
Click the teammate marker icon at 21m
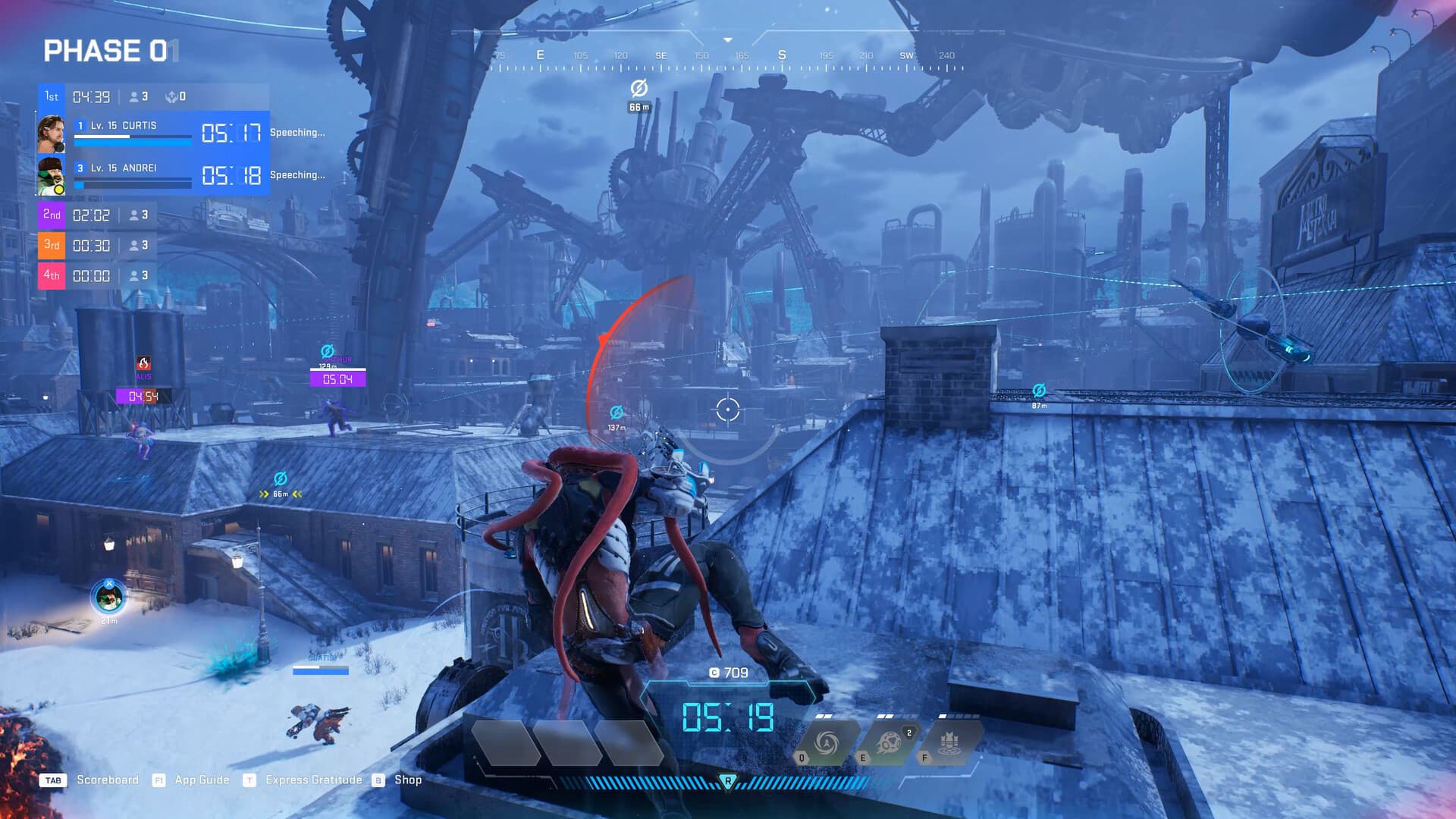coord(107,598)
